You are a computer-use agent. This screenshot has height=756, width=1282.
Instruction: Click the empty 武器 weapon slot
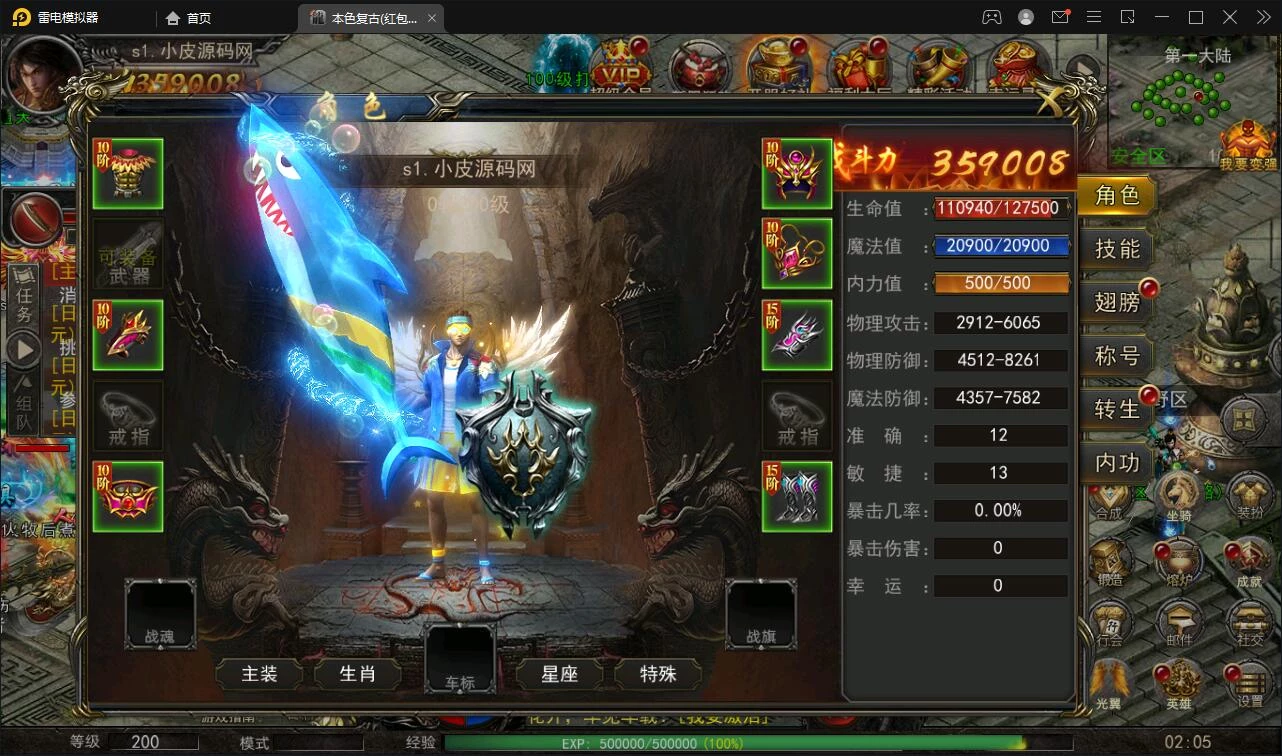[x=127, y=254]
